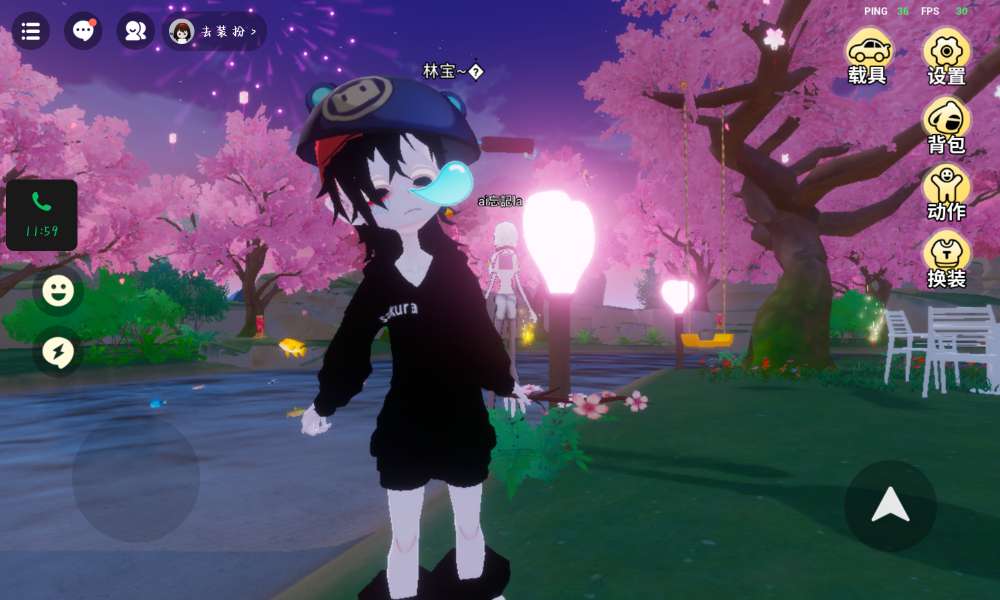Open the 背包 backpack

pyautogui.click(x=946, y=125)
